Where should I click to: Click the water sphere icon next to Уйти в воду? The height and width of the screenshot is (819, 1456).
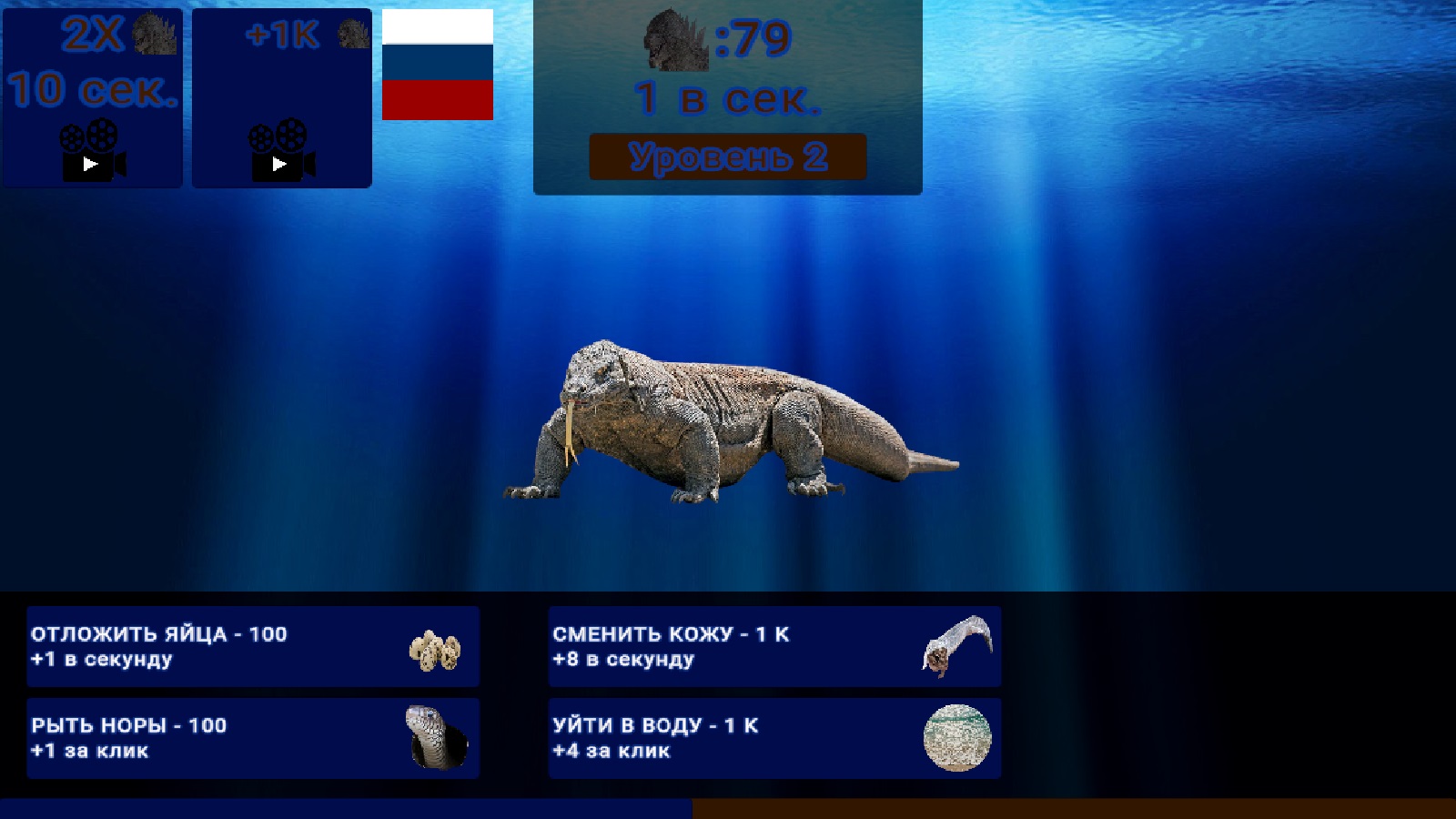pos(957,739)
